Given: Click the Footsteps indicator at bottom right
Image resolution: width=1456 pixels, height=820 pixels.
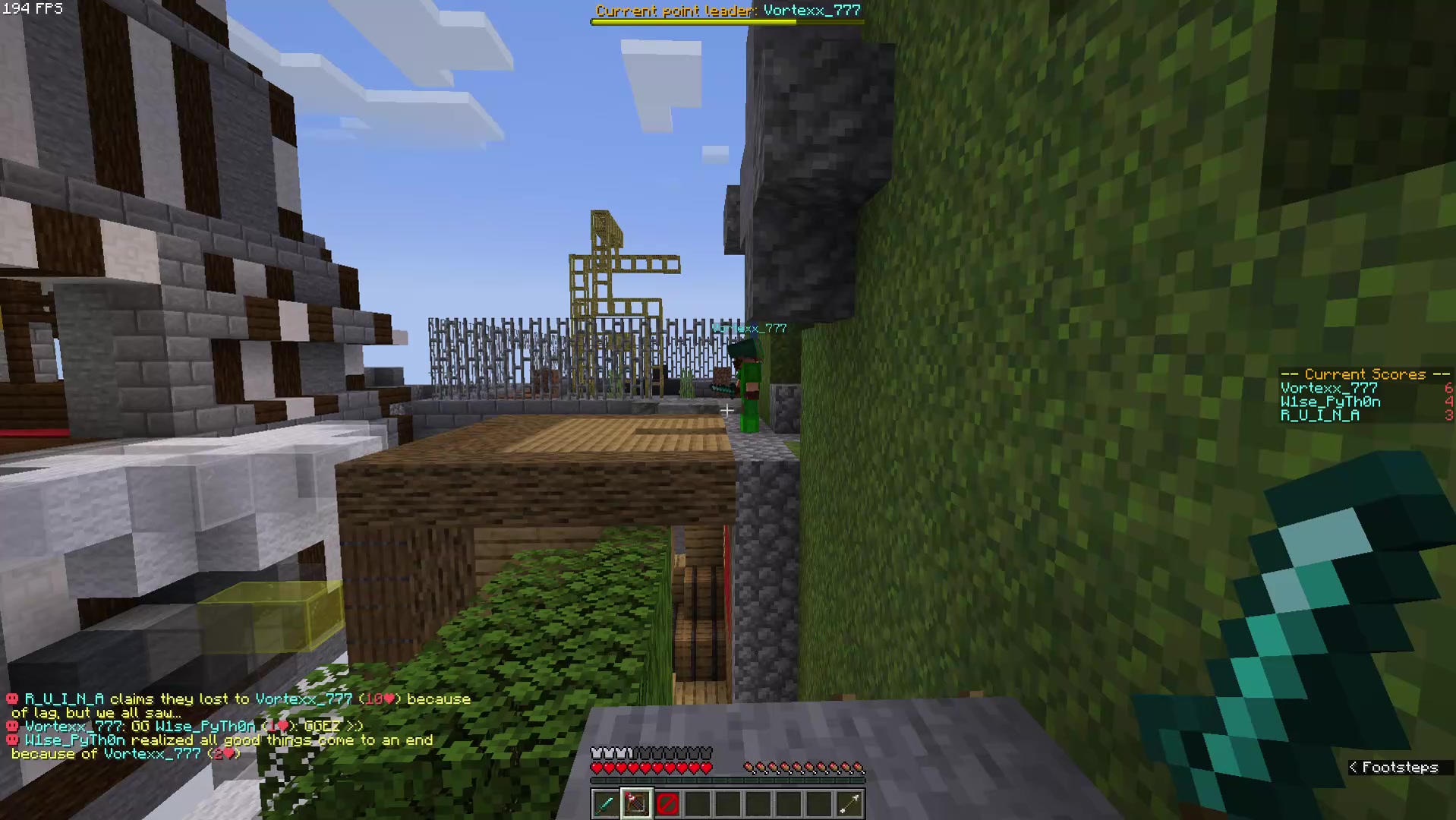Looking at the screenshot, I should pos(1401,768).
